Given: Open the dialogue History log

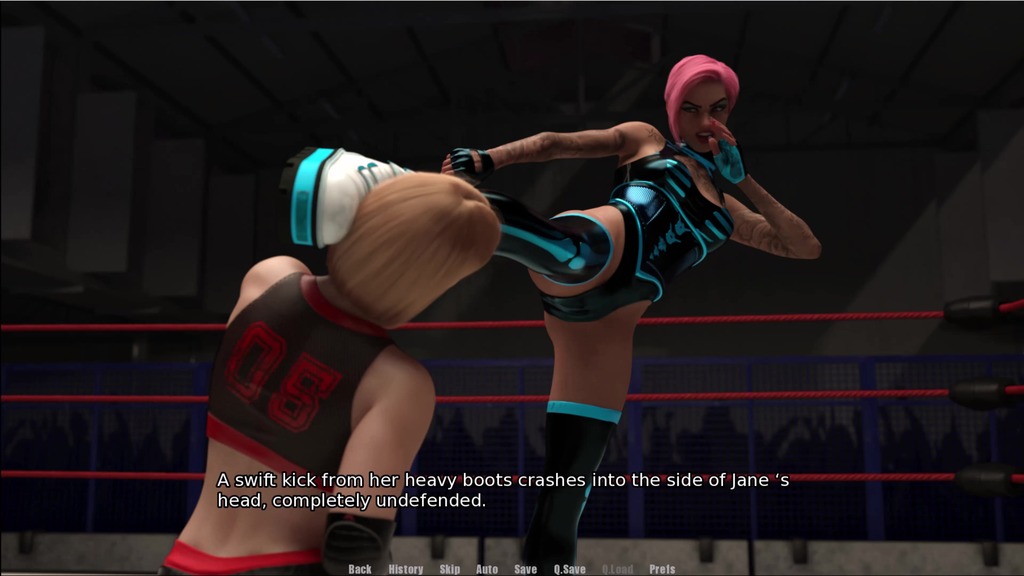Looking at the screenshot, I should (405, 569).
